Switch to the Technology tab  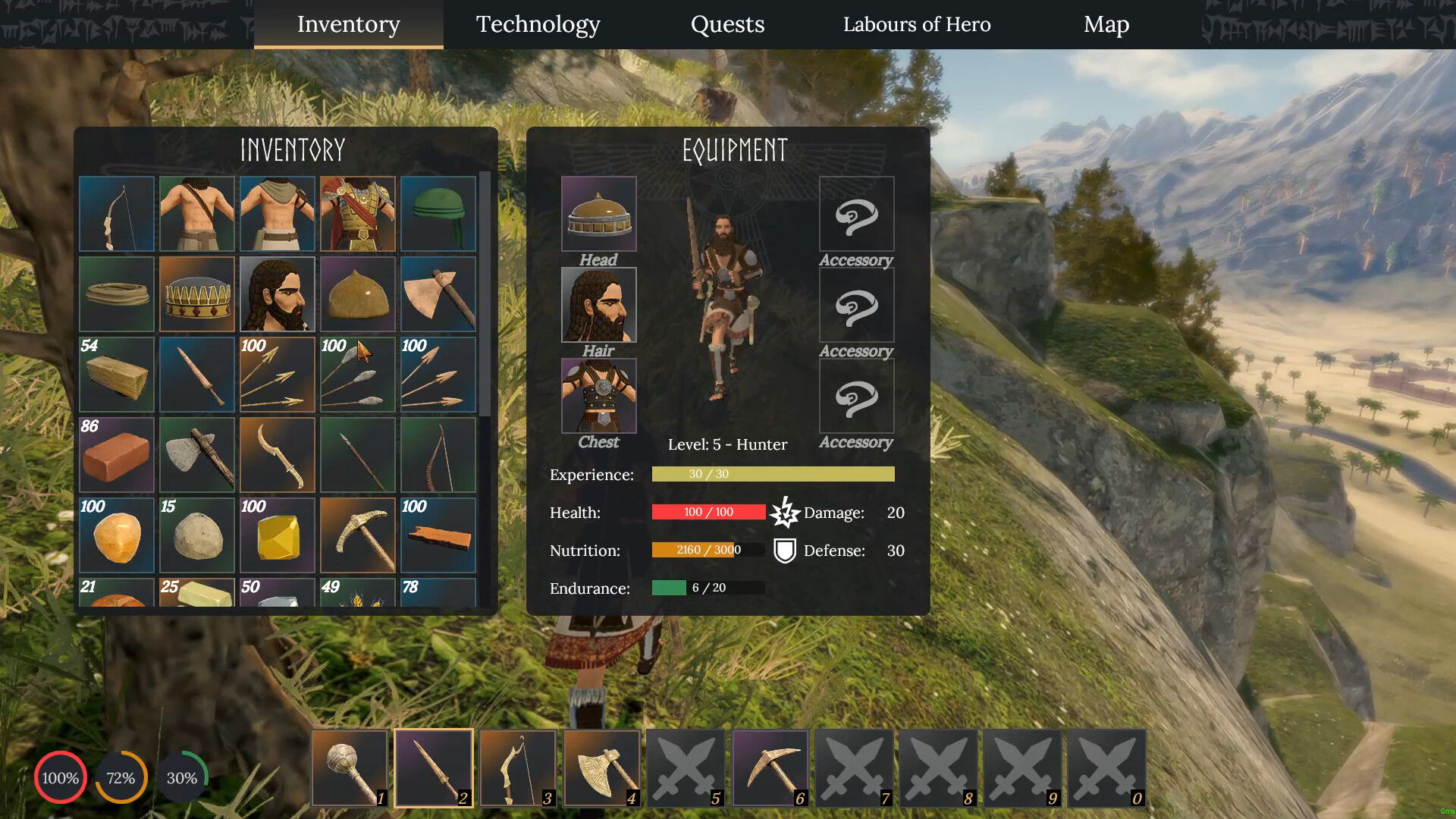tap(538, 24)
